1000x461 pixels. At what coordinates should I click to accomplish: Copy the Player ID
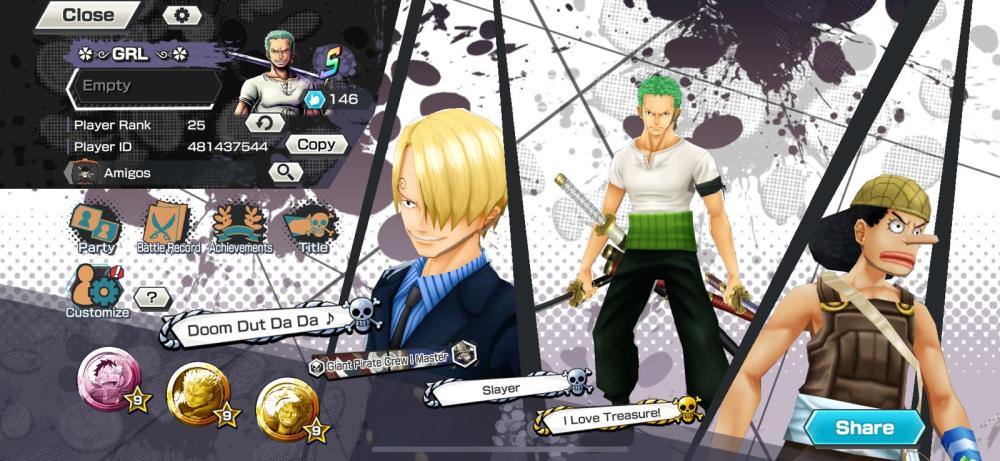tap(317, 145)
